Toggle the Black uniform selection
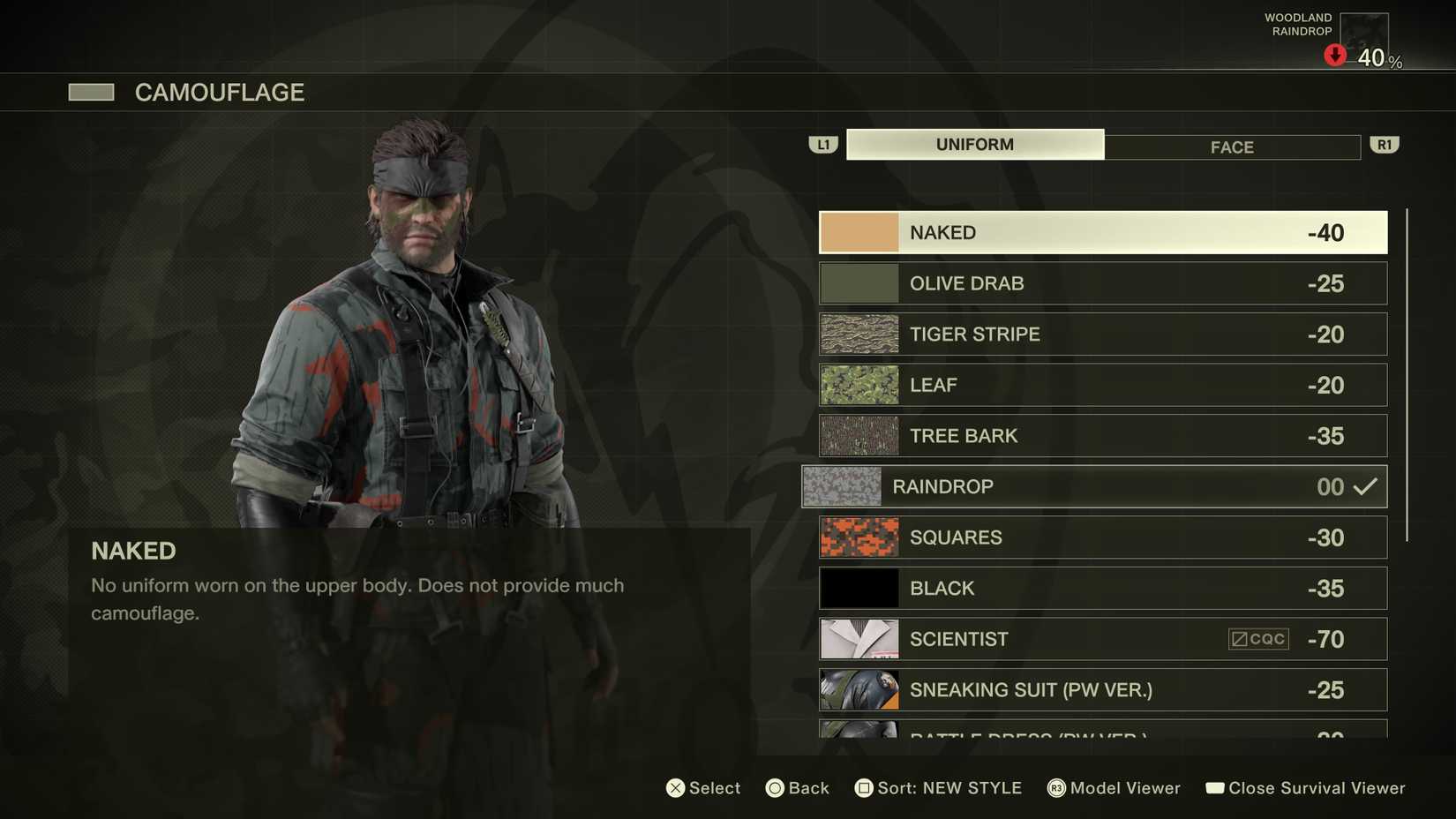Viewport: 1456px width, 819px height. pyautogui.click(x=1101, y=588)
